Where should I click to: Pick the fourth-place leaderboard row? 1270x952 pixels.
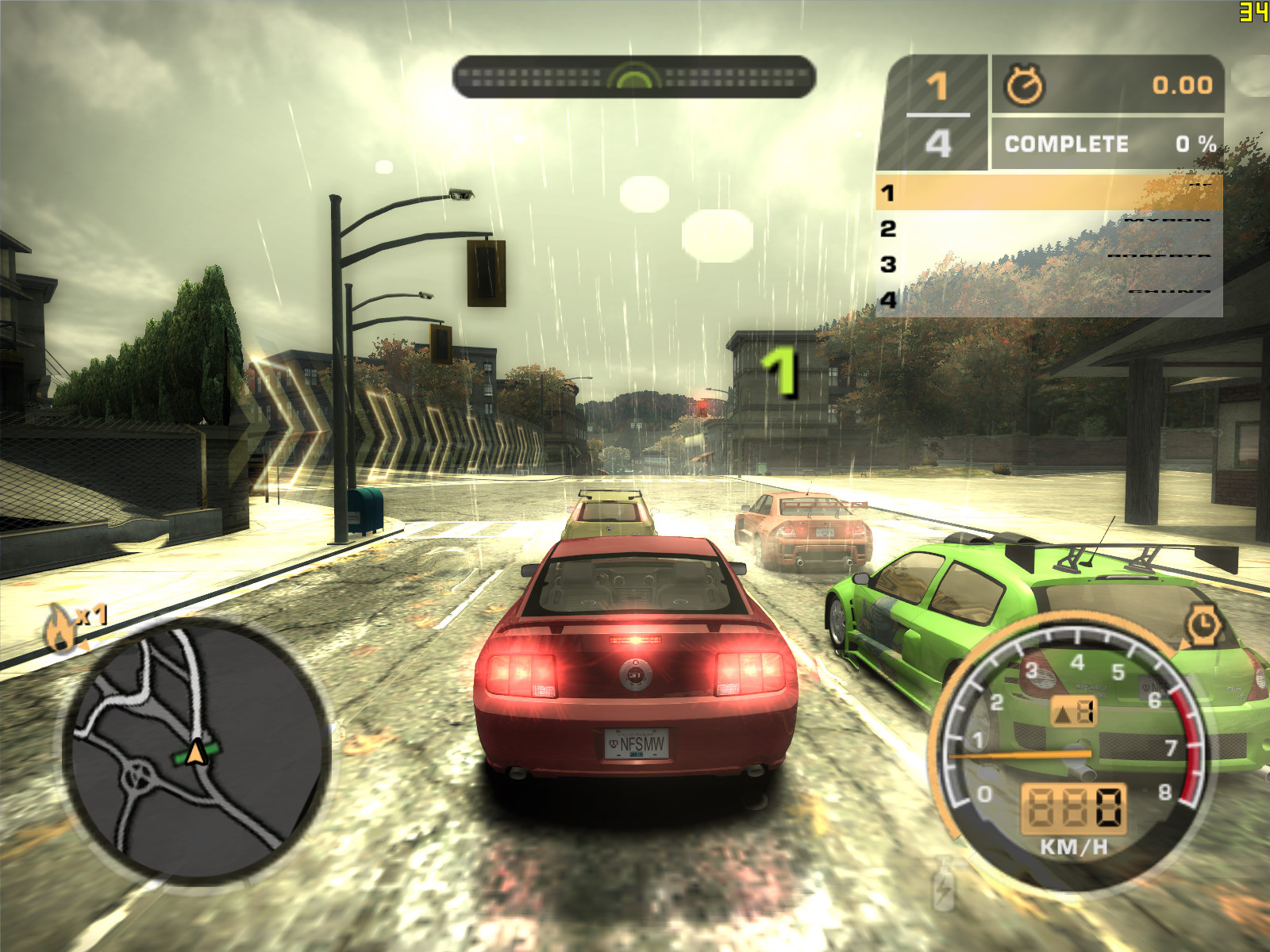point(1049,300)
